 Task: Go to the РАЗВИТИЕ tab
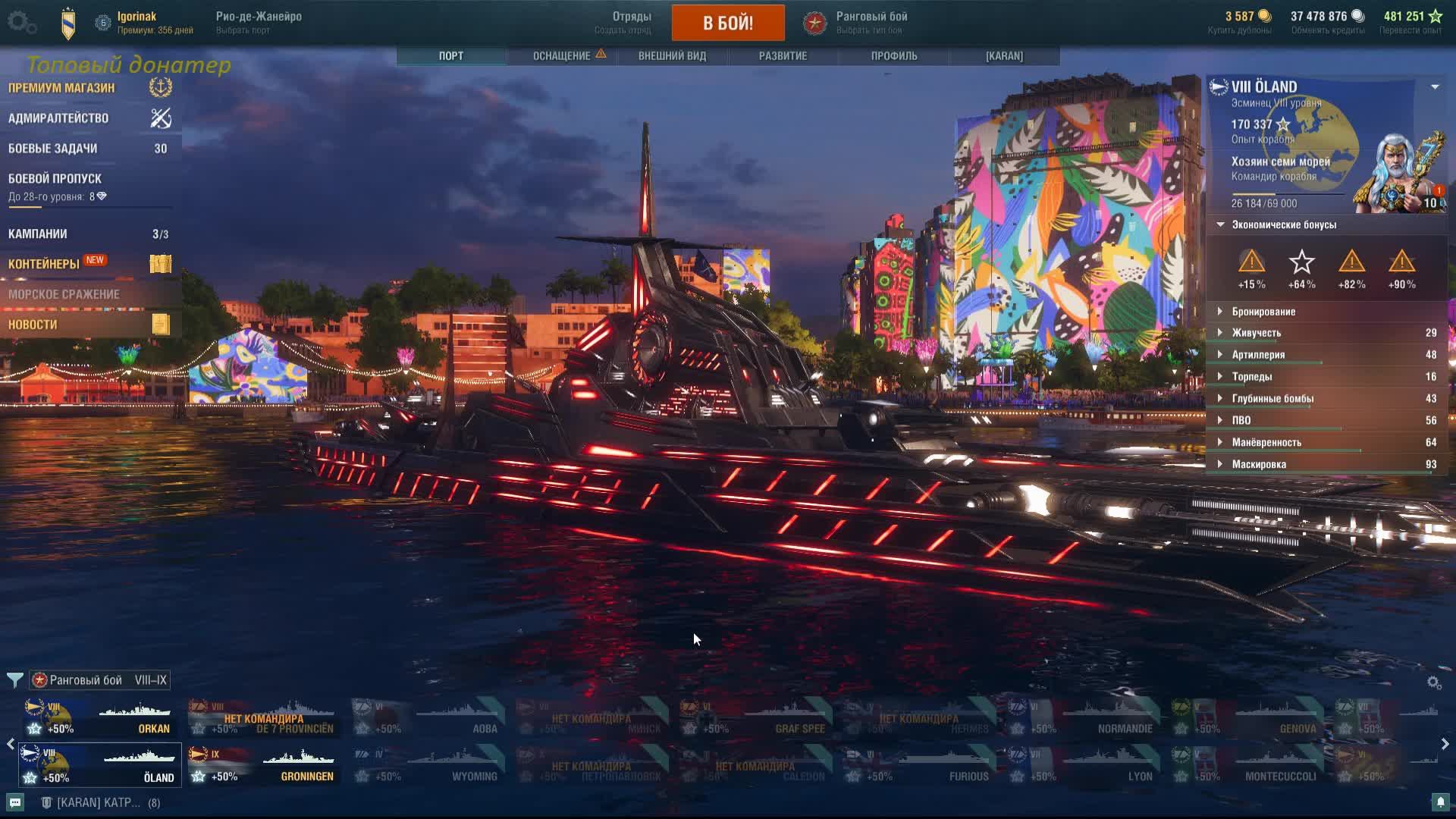tap(783, 56)
